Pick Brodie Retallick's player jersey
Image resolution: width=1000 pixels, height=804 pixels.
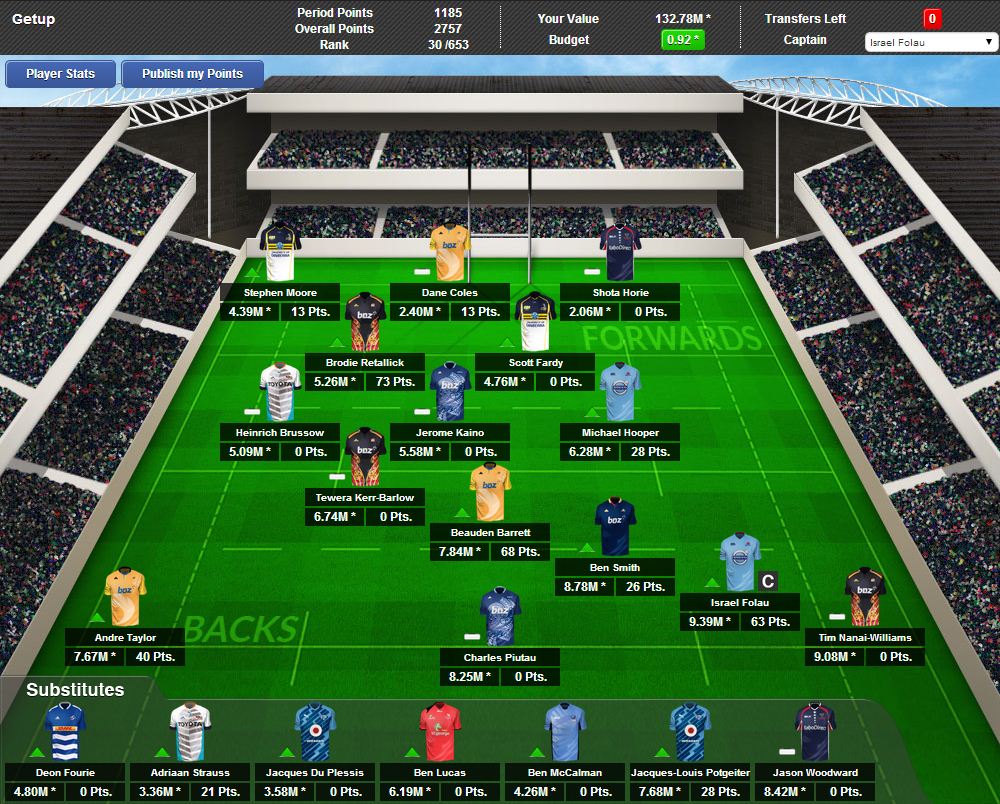tap(365, 321)
